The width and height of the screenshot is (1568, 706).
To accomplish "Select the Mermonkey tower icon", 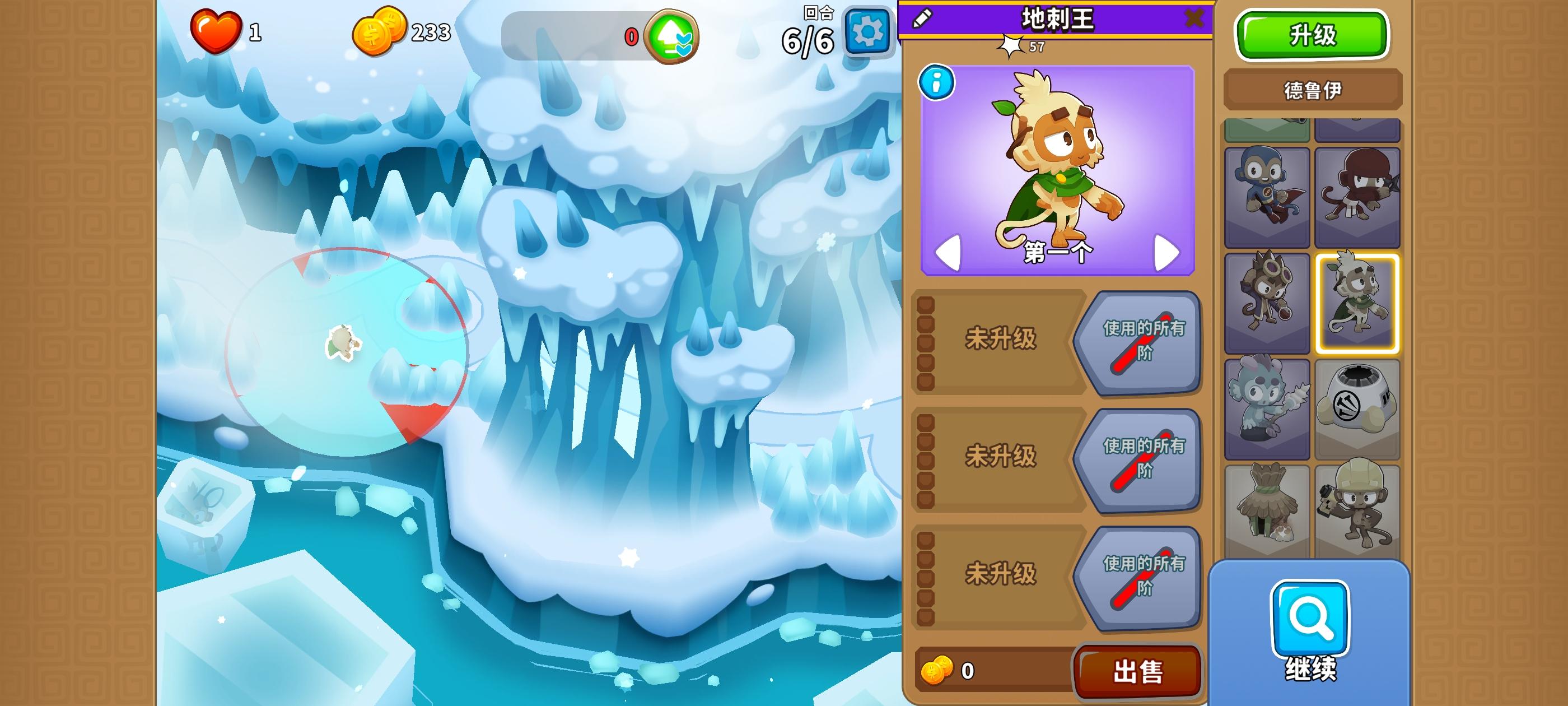I will coord(1267,404).
